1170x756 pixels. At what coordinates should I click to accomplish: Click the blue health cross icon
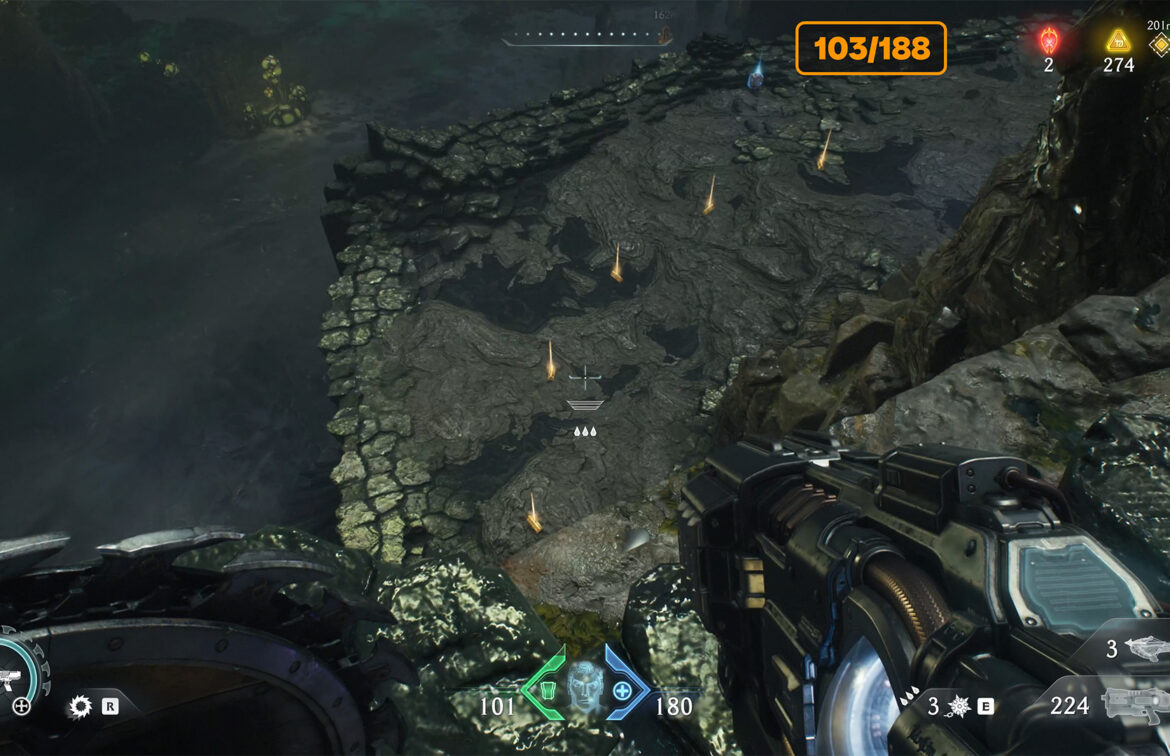tap(622, 690)
